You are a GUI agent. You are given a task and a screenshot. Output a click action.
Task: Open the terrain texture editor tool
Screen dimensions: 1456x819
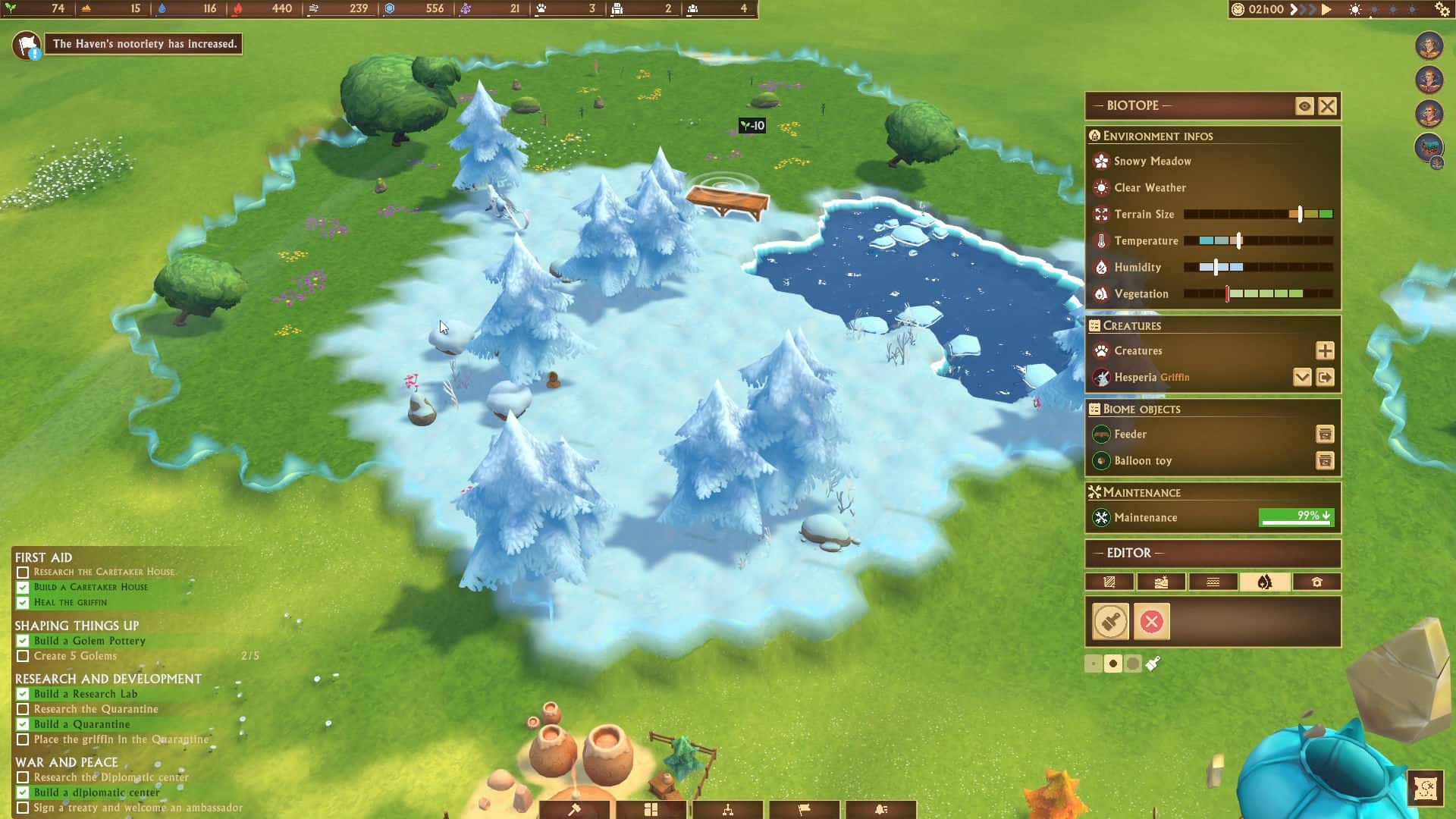coord(1109,582)
